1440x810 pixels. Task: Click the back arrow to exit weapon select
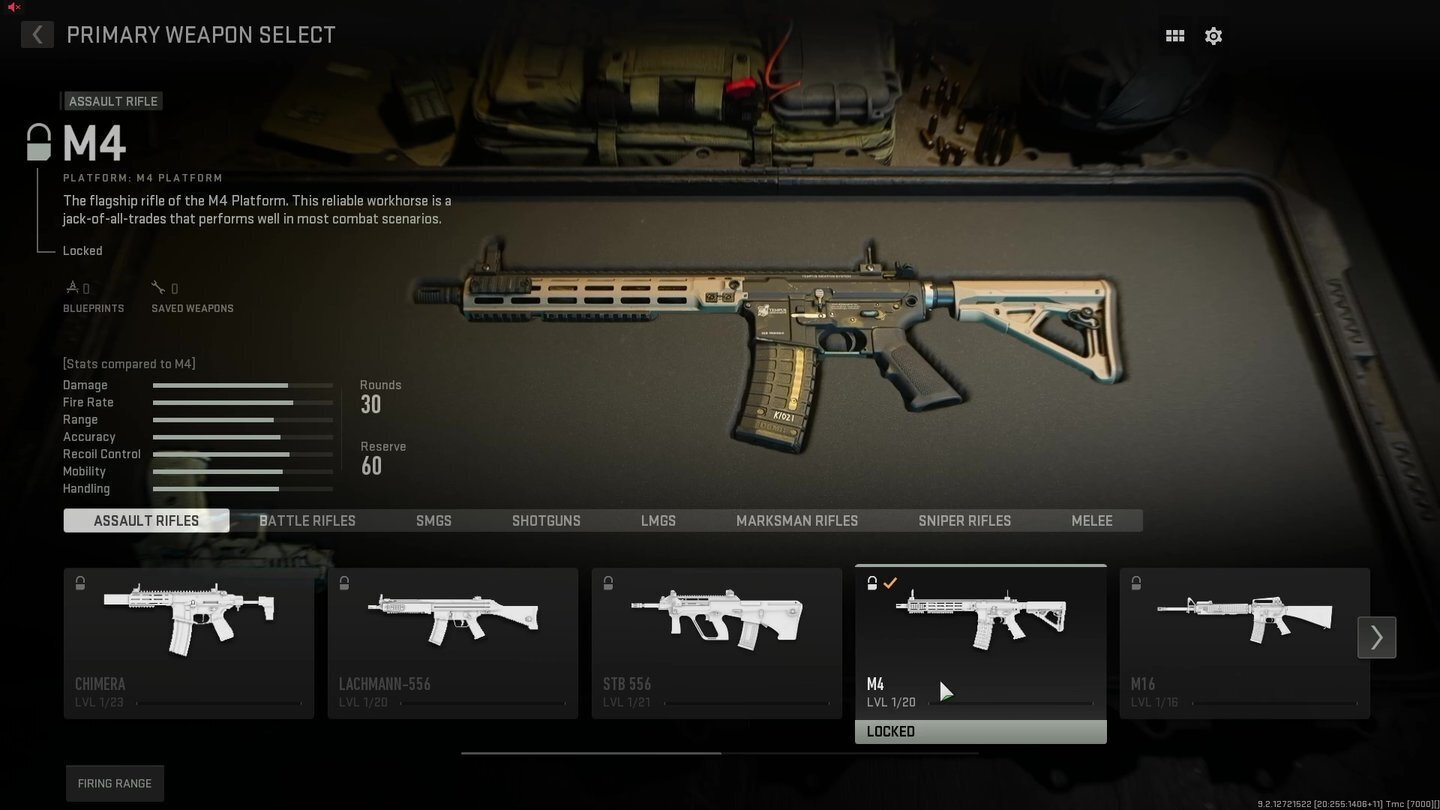pos(36,34)
